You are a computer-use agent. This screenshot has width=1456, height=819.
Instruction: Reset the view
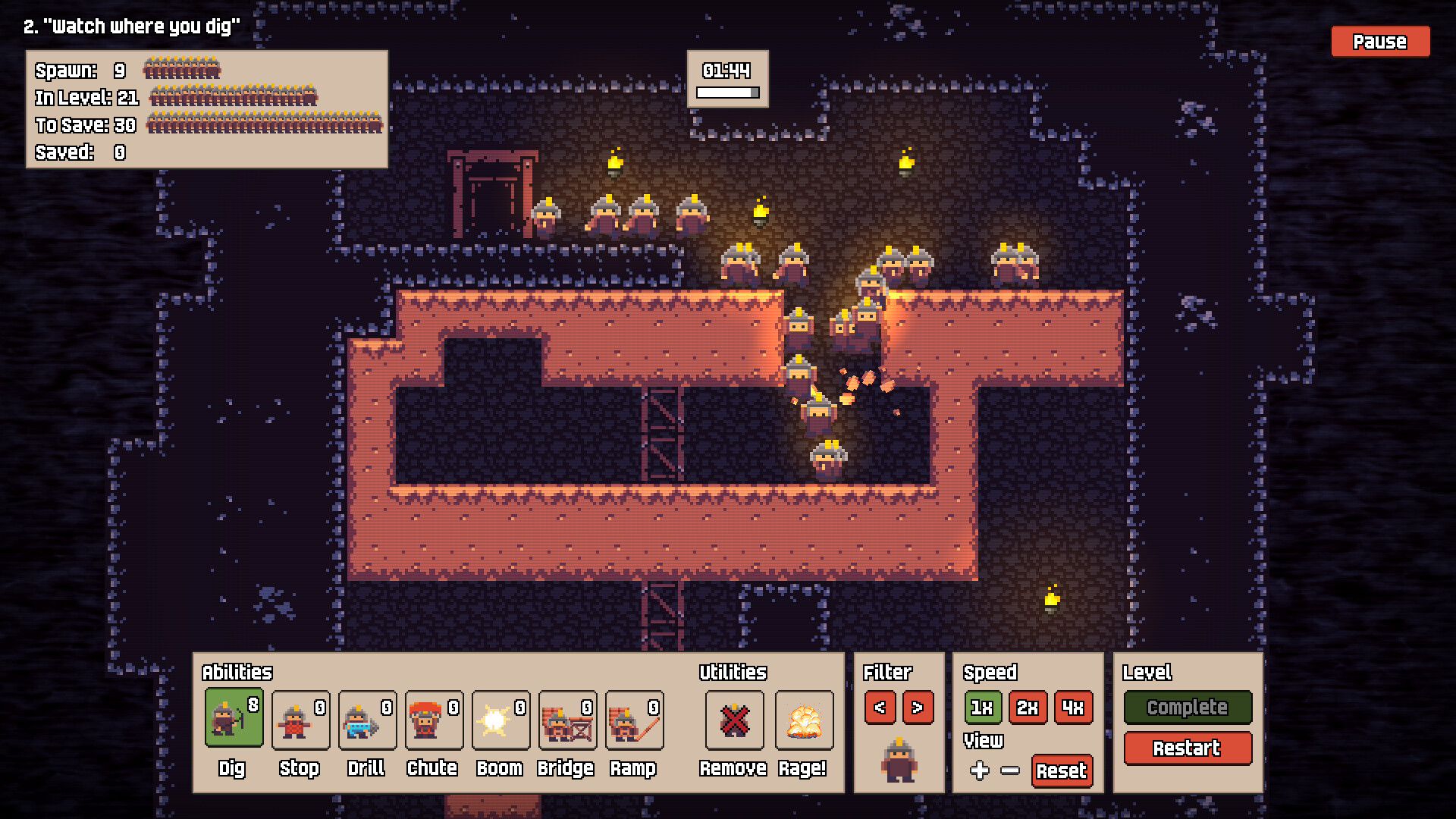(1062, 770)
